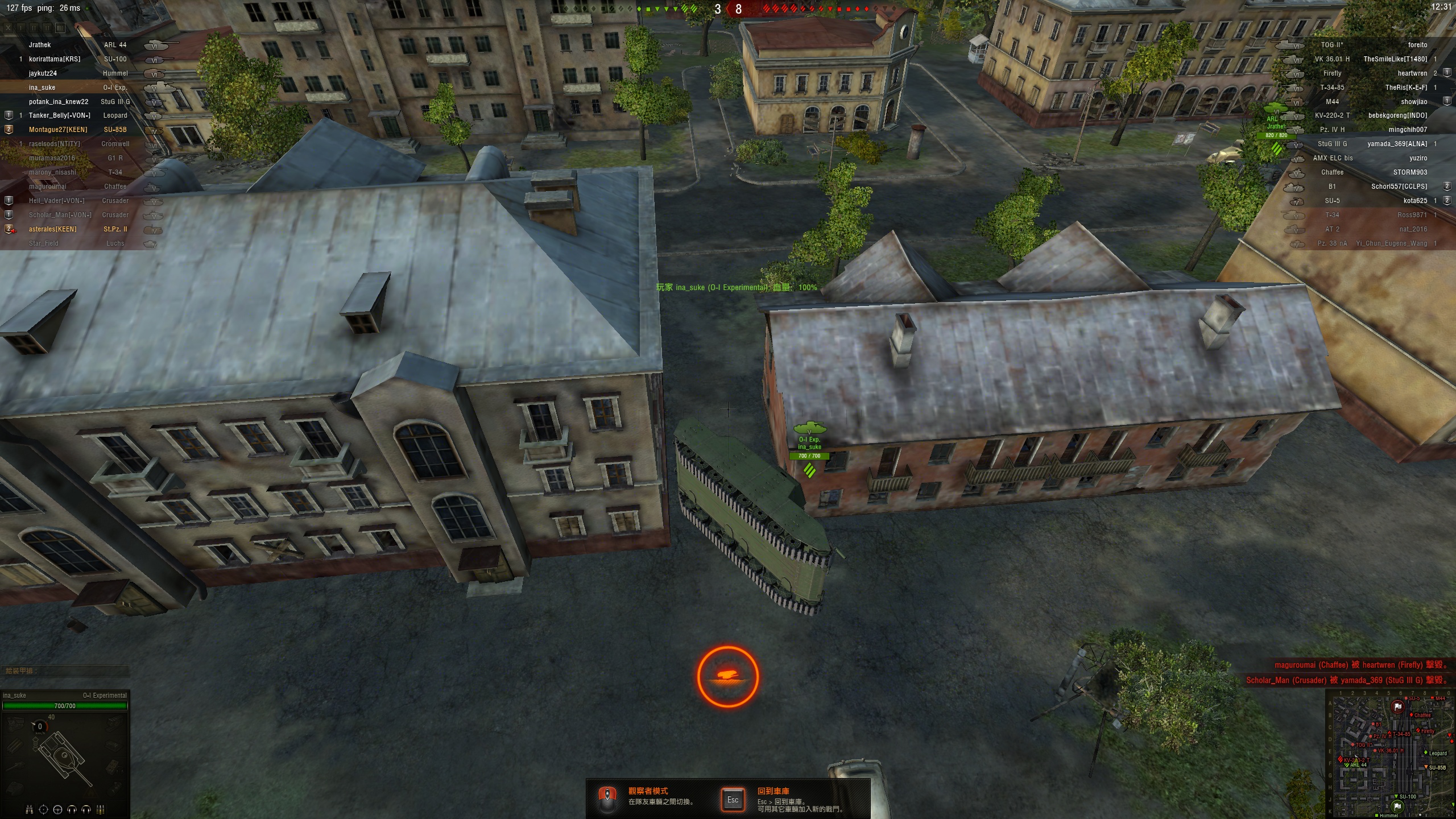Click the crosshair gunner icon in damage panel

click(43, 809)
